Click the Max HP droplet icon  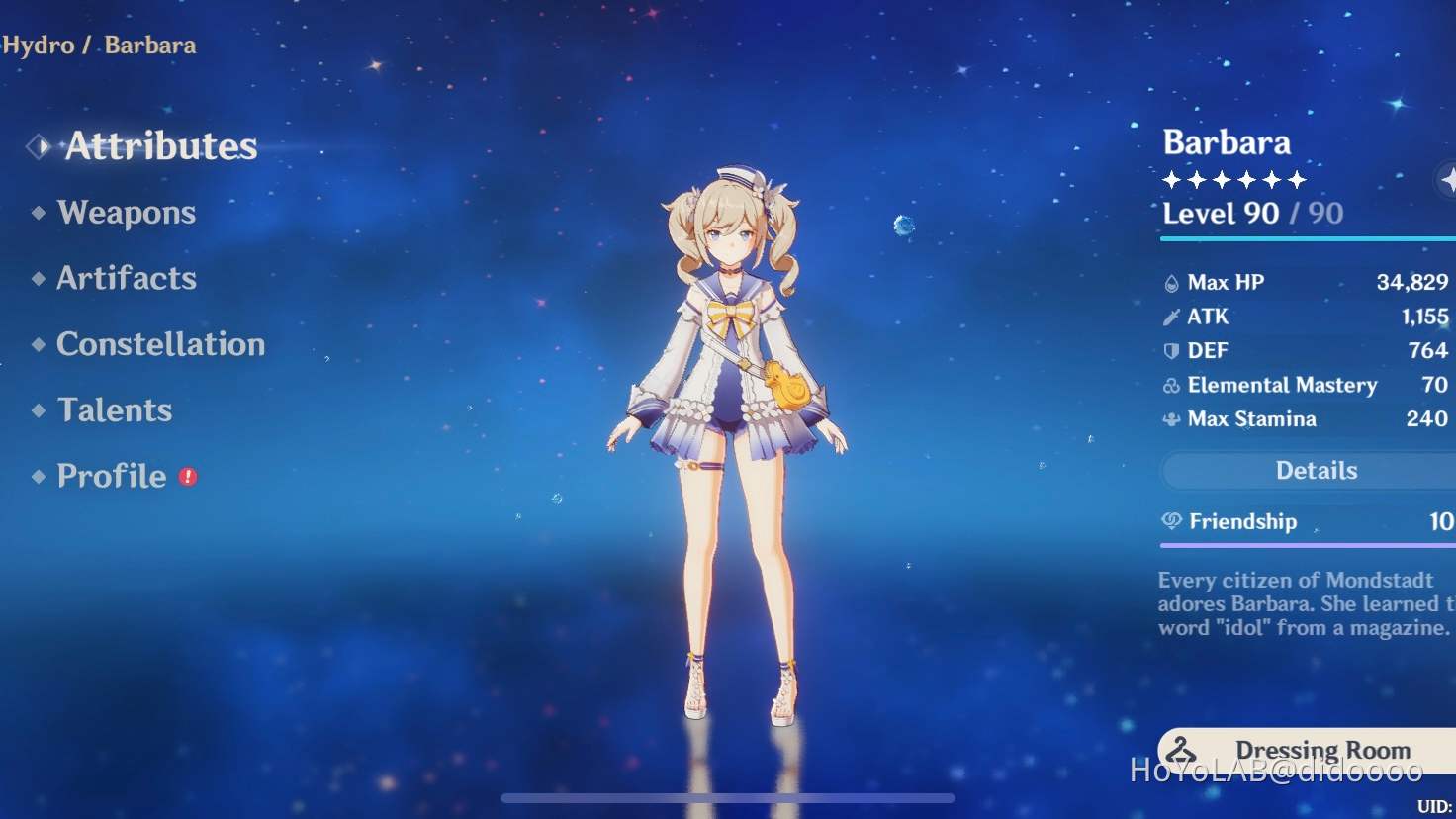(1171, 282)
